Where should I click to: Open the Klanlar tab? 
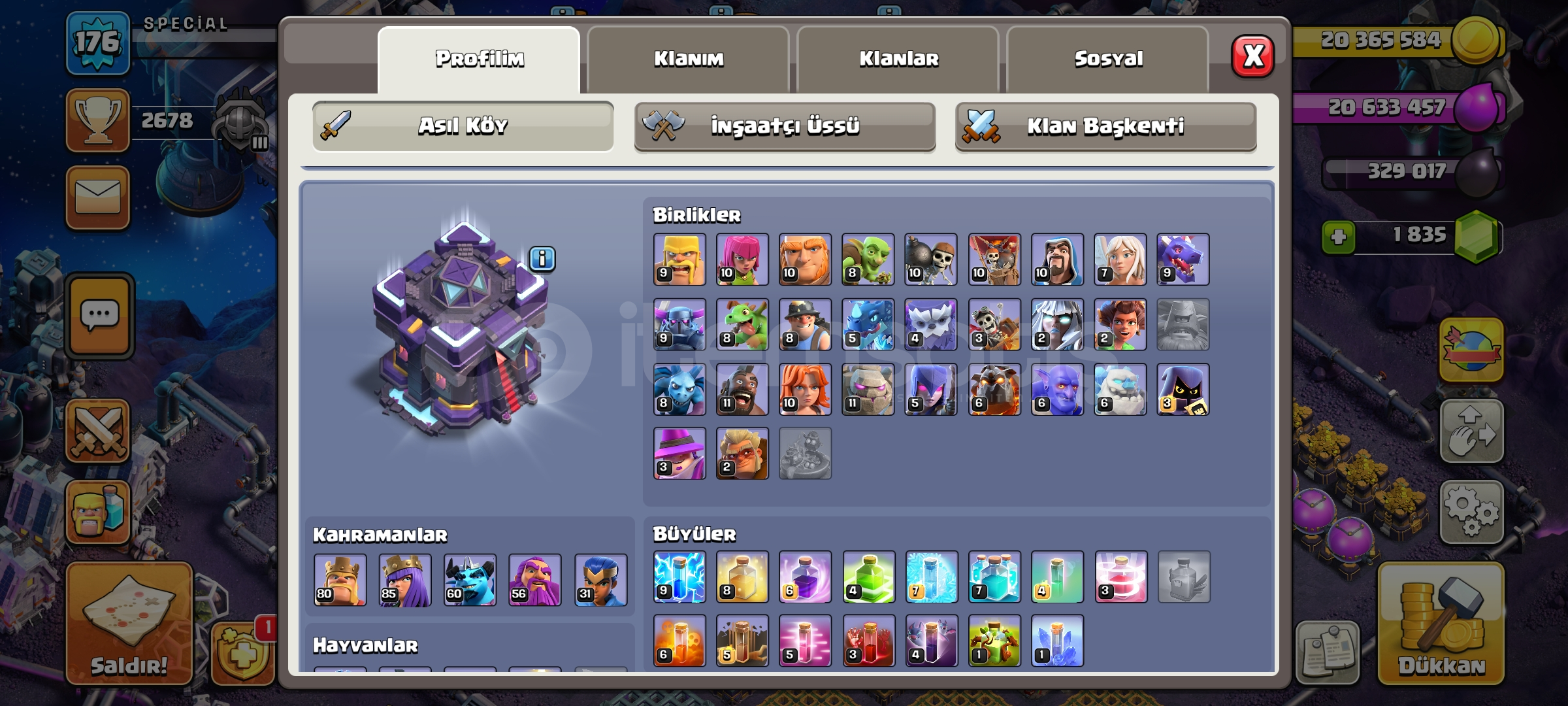click(898, 59)
